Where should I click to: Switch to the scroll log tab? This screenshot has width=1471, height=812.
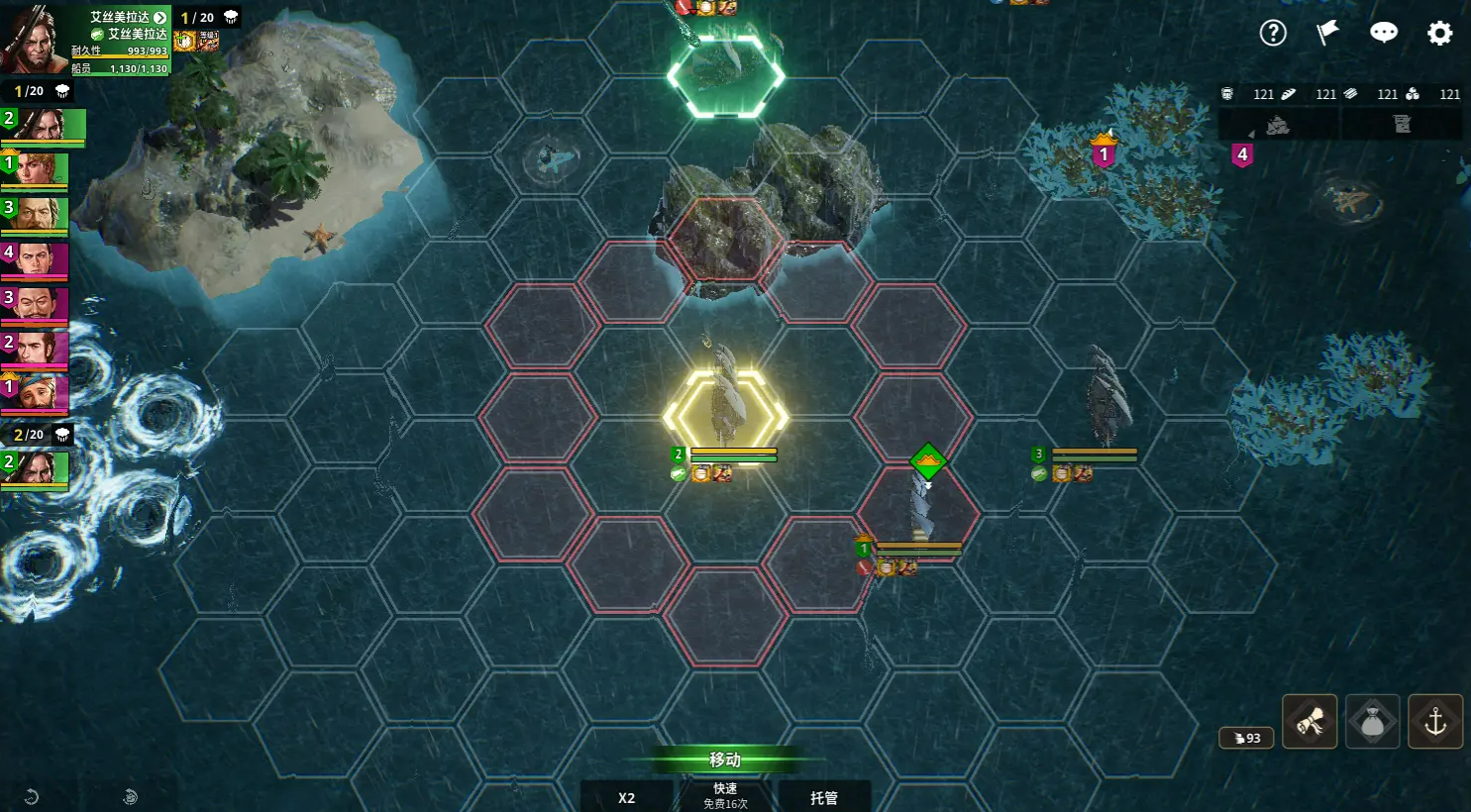coord(1402,125)
